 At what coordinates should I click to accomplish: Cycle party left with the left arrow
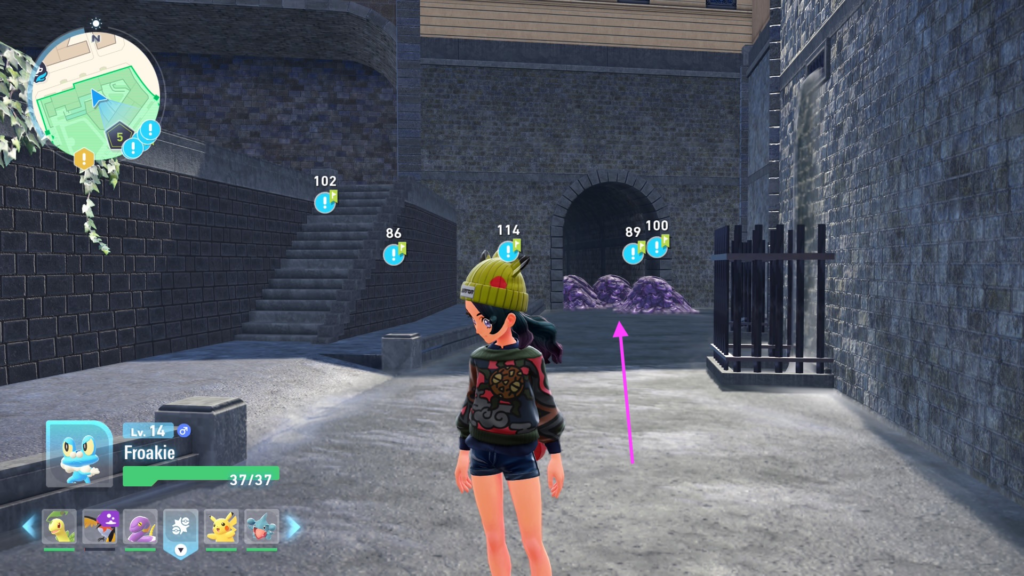pyautogui.click(x=29, y=527)
